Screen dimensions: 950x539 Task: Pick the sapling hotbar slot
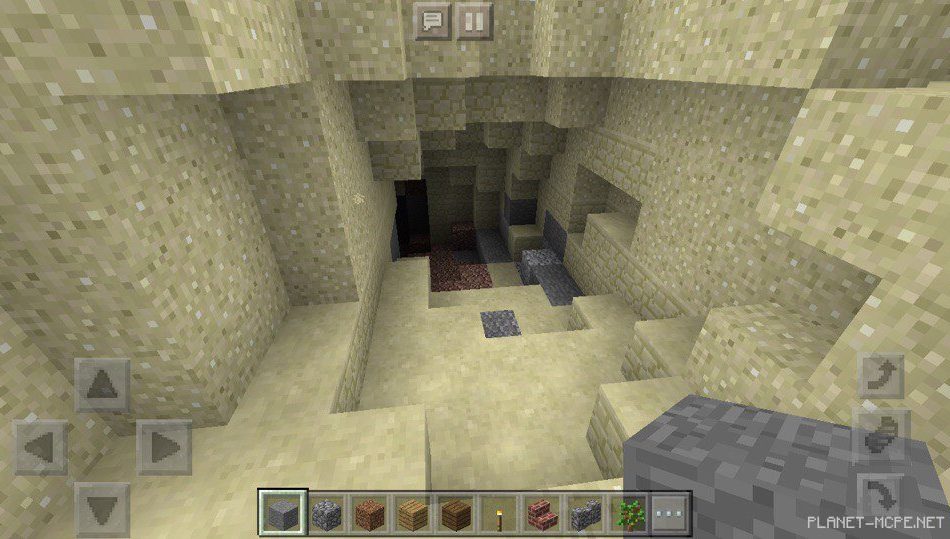click(x=631, y=514)
